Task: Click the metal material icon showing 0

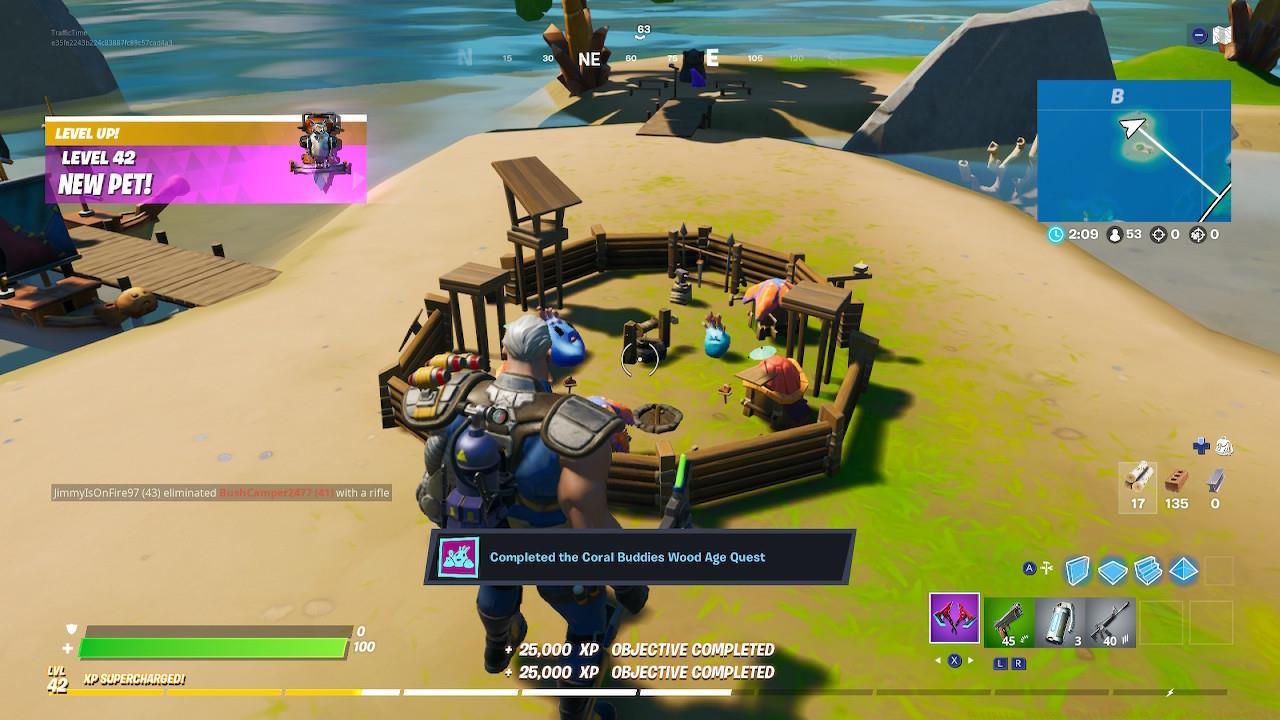Action: click(1216, 478)
